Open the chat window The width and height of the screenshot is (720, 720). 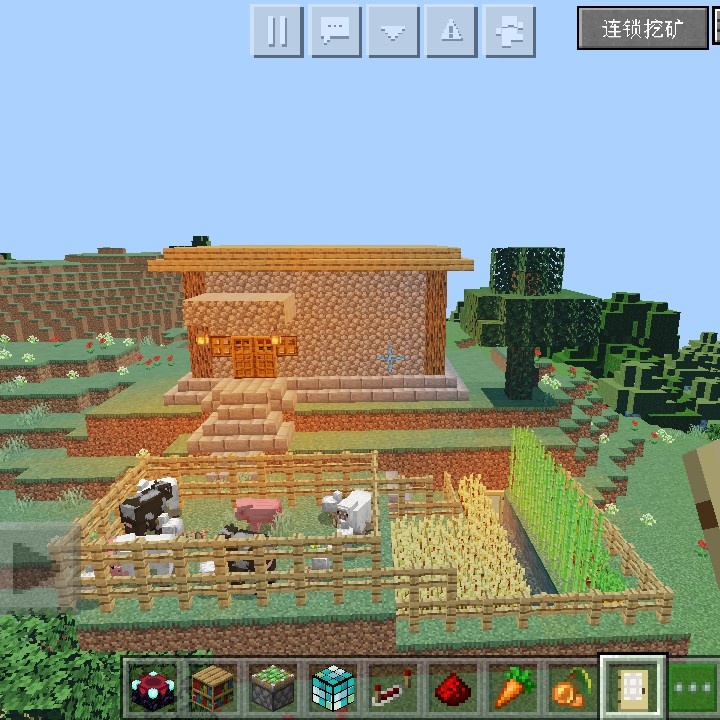[335, 31]
